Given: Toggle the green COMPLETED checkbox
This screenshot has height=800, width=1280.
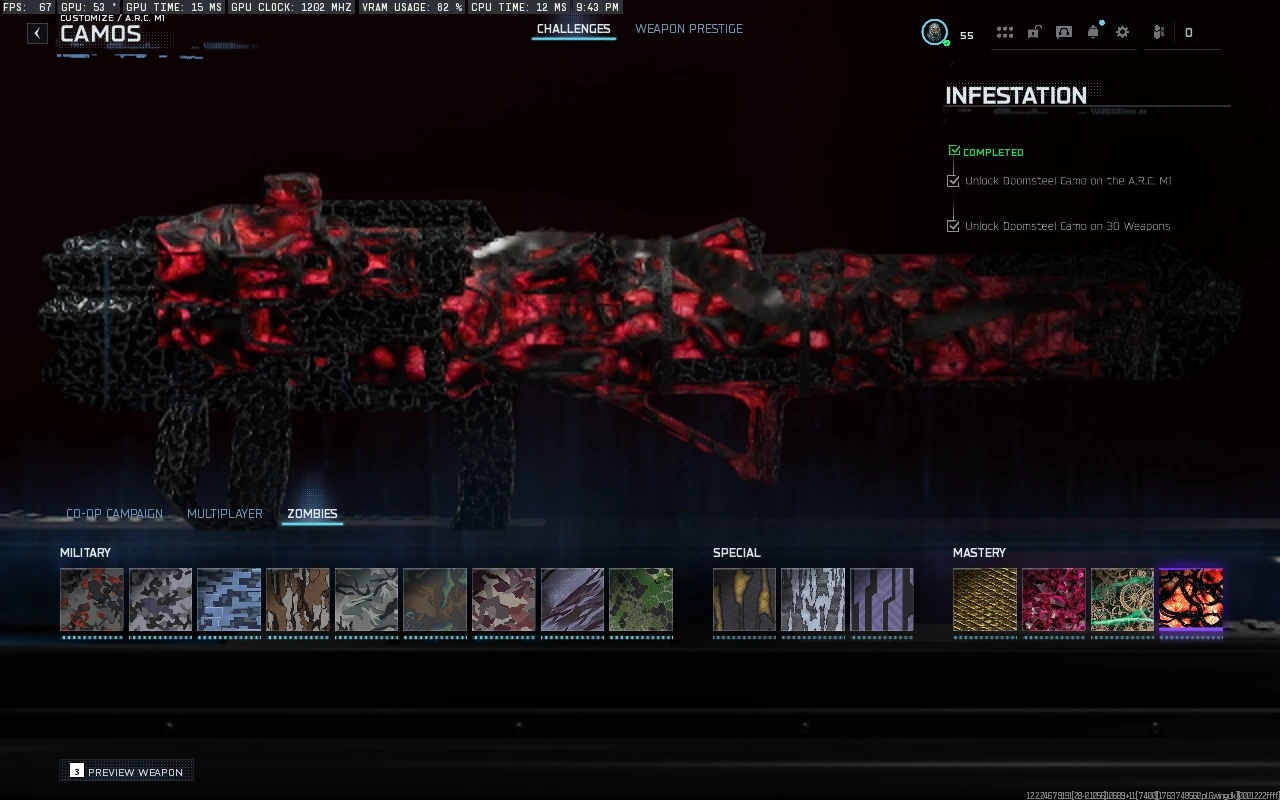Looking at the screenshot, I should (x=953, y=149).
